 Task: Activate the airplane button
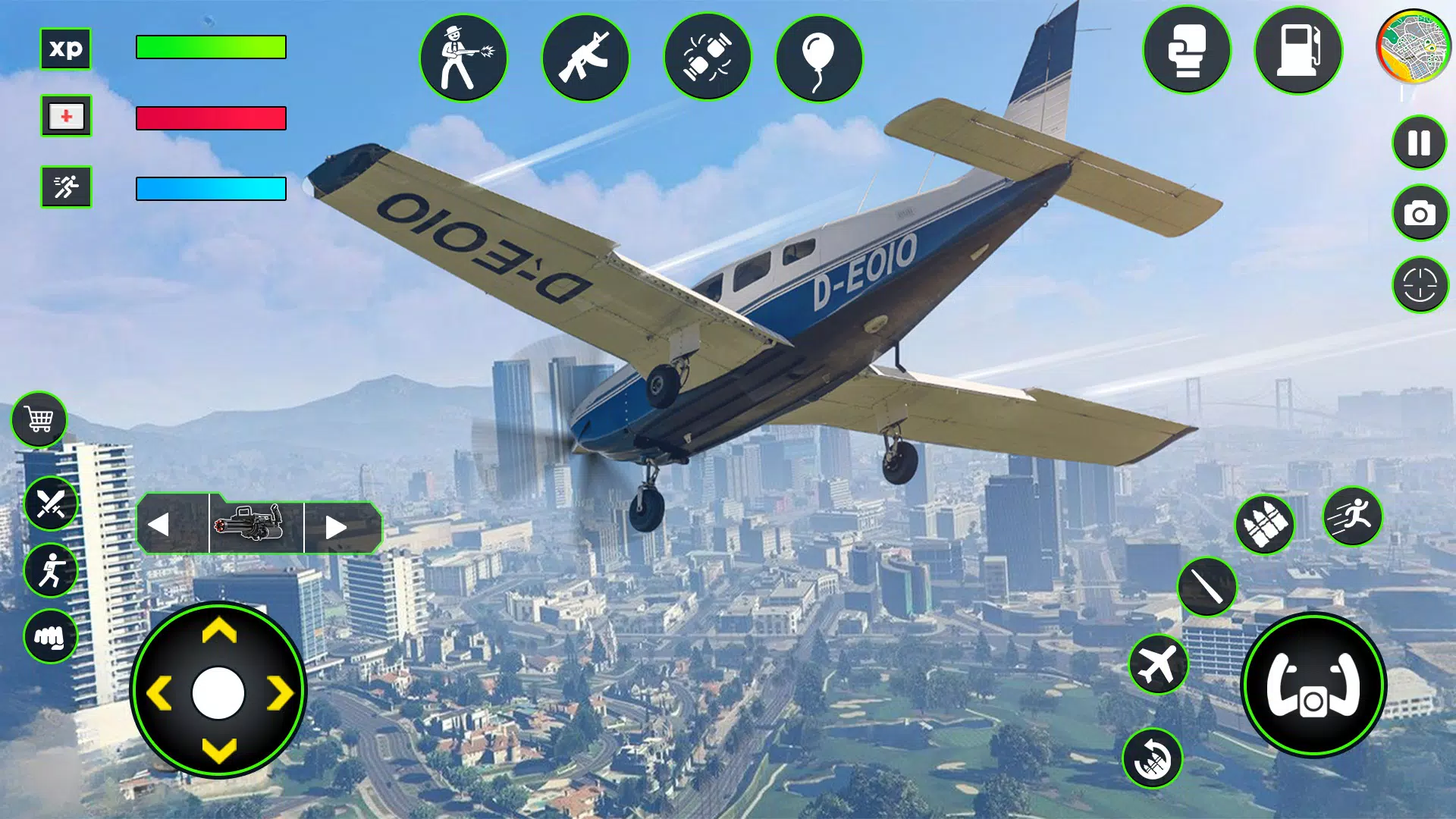tap(1157, 665)
